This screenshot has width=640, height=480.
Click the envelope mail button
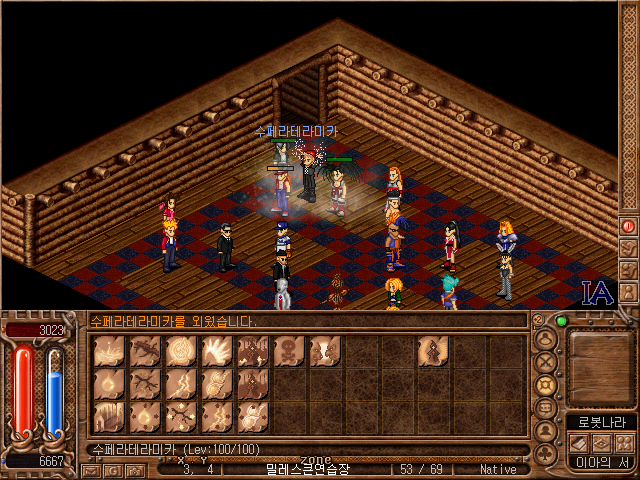91,469
